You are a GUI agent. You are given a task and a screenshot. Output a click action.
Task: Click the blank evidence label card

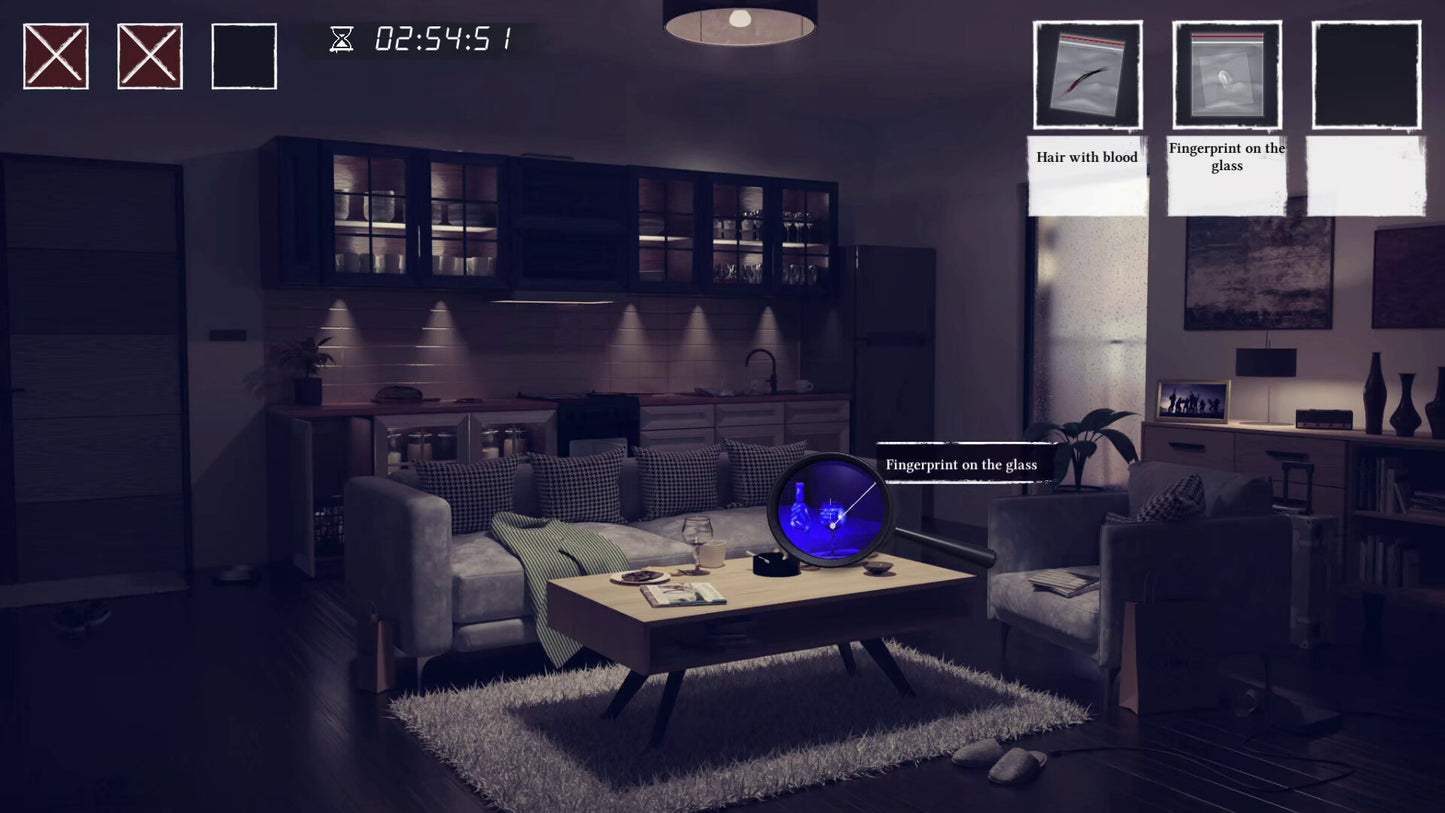click(x=1365, y=175)
